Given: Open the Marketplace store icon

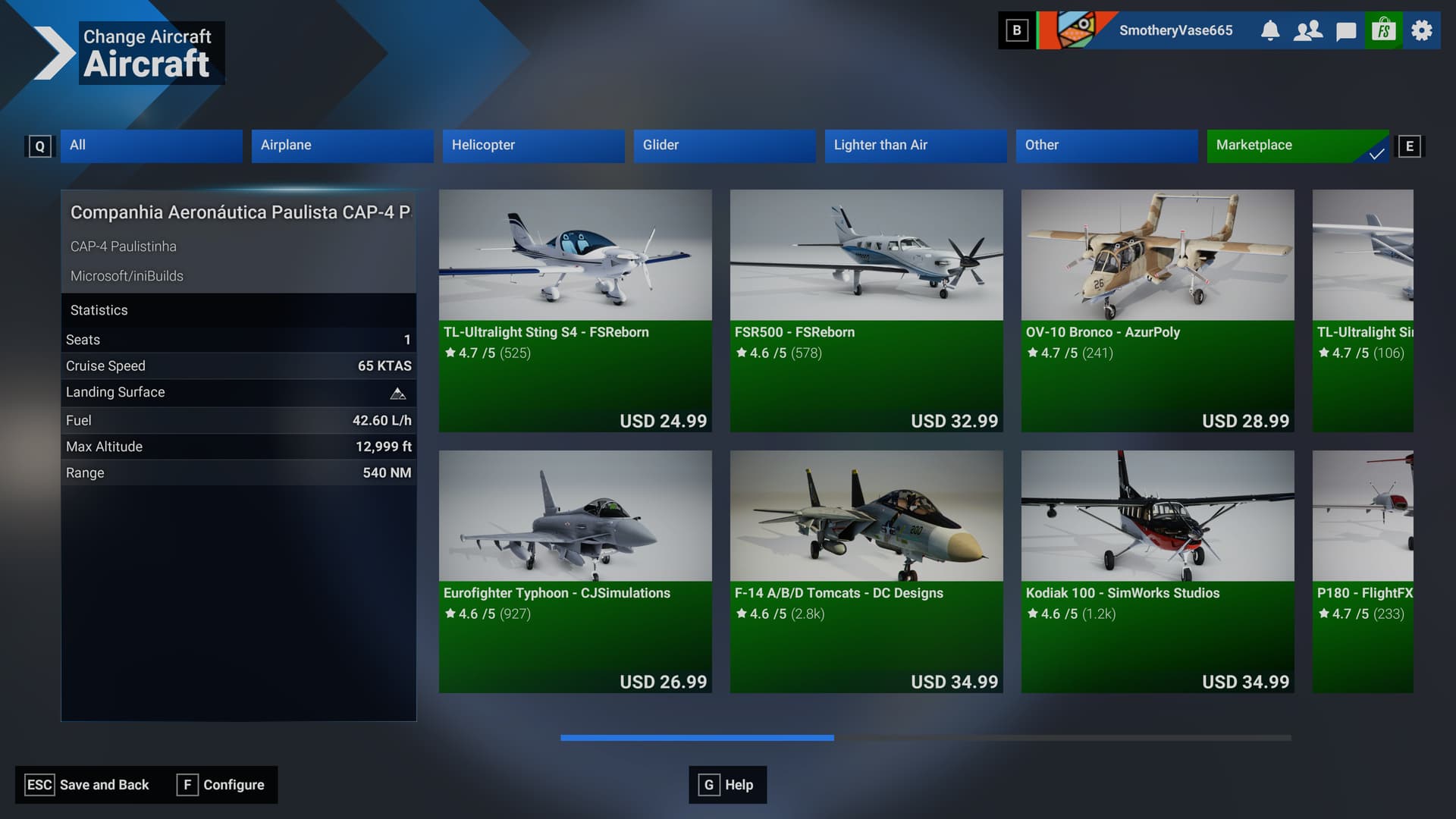Looking at the screenshot, I should (1383, 30).
